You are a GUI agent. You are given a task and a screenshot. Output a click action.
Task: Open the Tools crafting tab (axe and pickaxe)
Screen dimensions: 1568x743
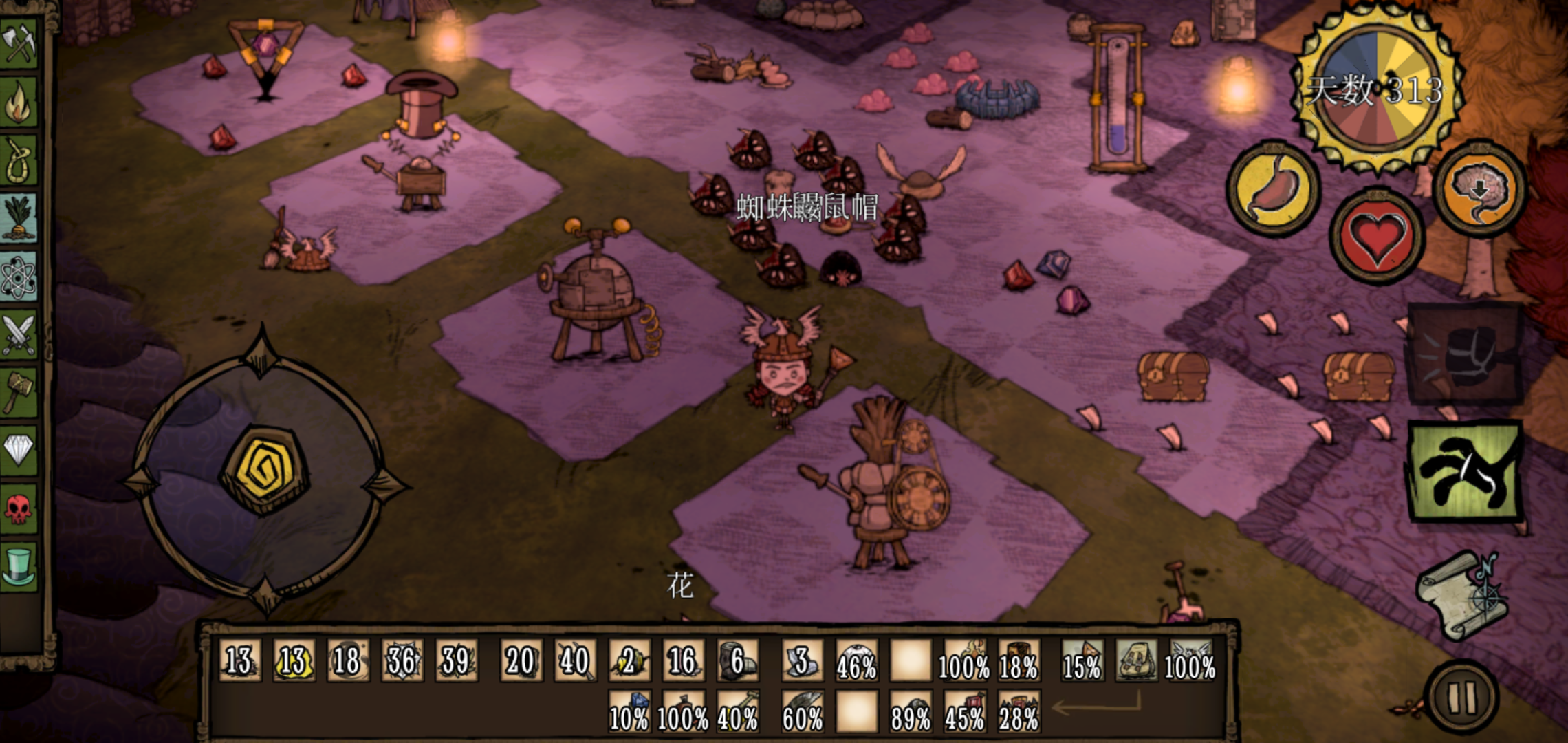(x=19, y=43)
